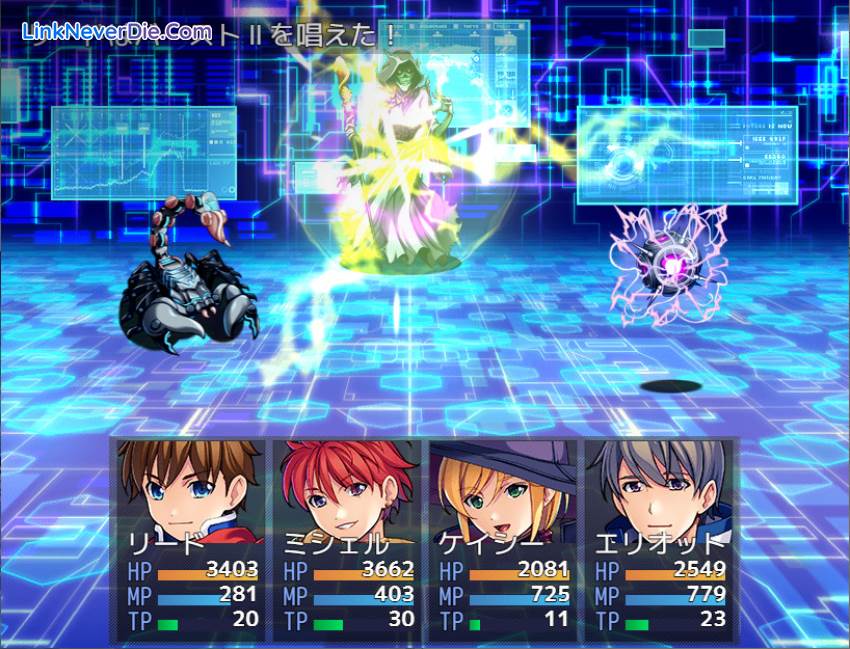
Task: Pick ケイシー's witch-hat character panel
Action: 502,538
